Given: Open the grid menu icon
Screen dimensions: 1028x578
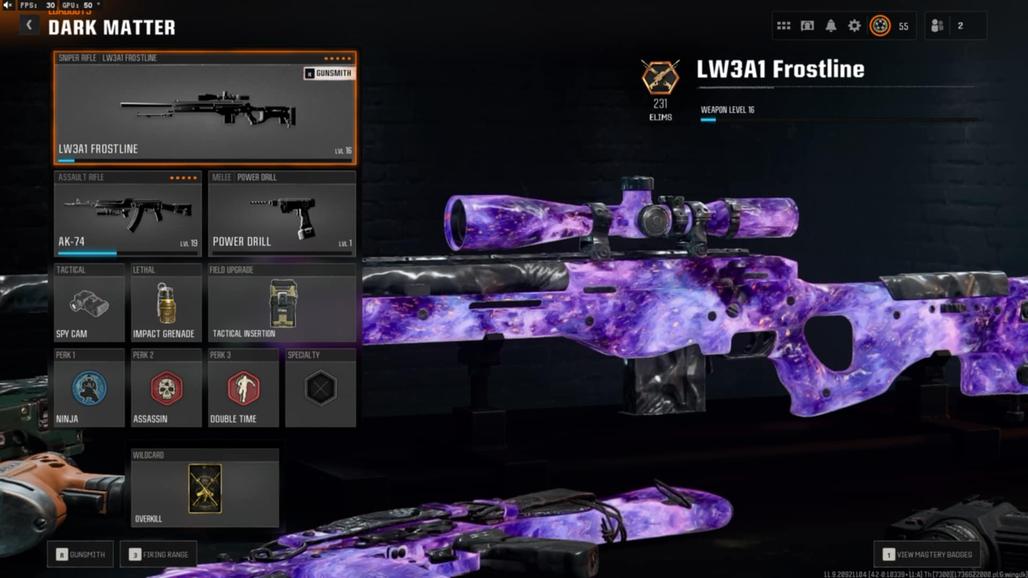Looking at the screenshot, I should [784, 26].
